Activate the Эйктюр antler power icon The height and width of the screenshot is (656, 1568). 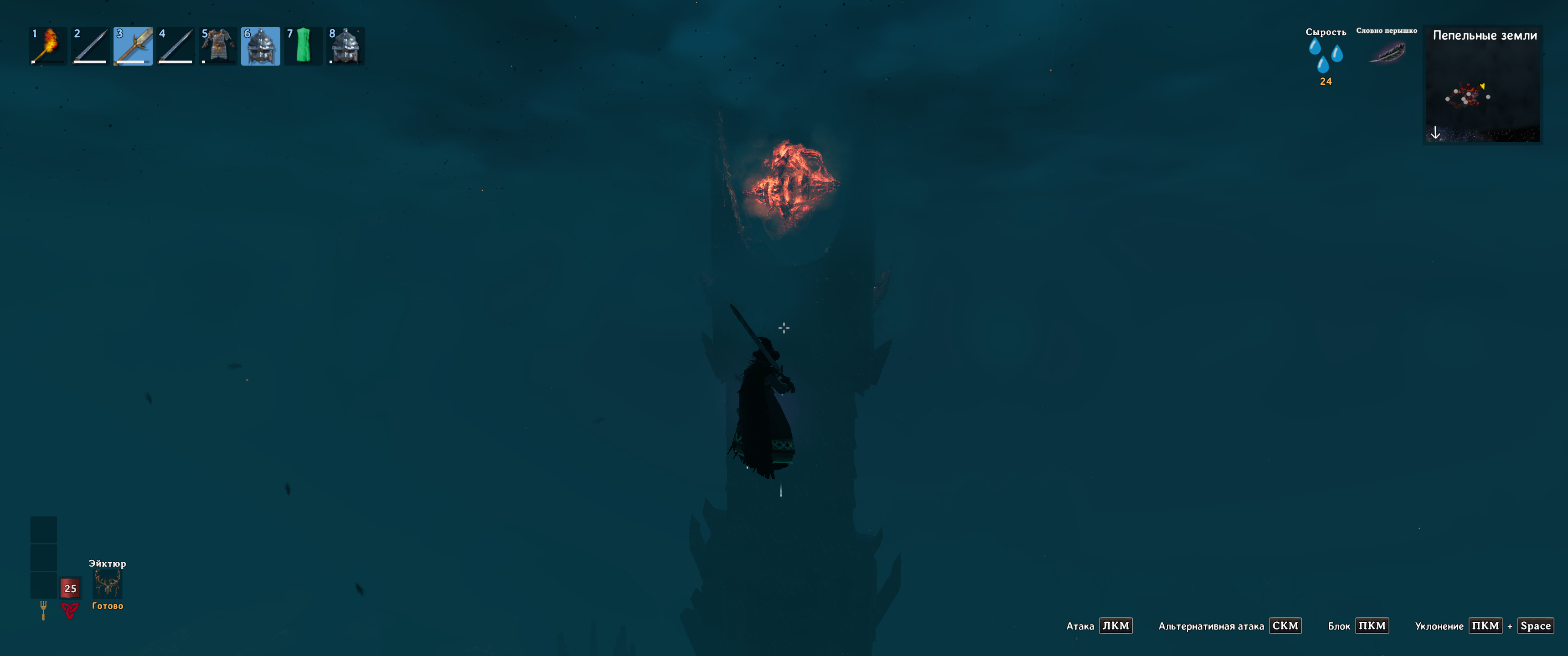point(107,584)
